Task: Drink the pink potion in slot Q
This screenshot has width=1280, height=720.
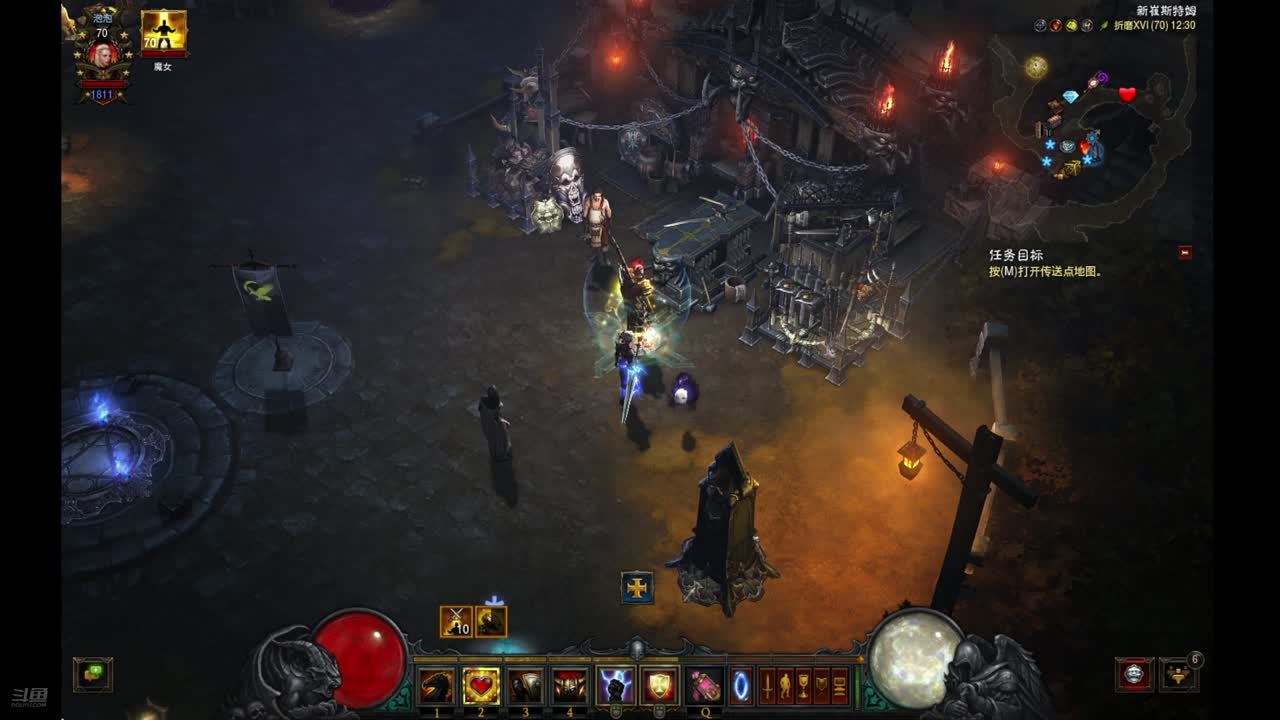Action: [x=704, y=686]
